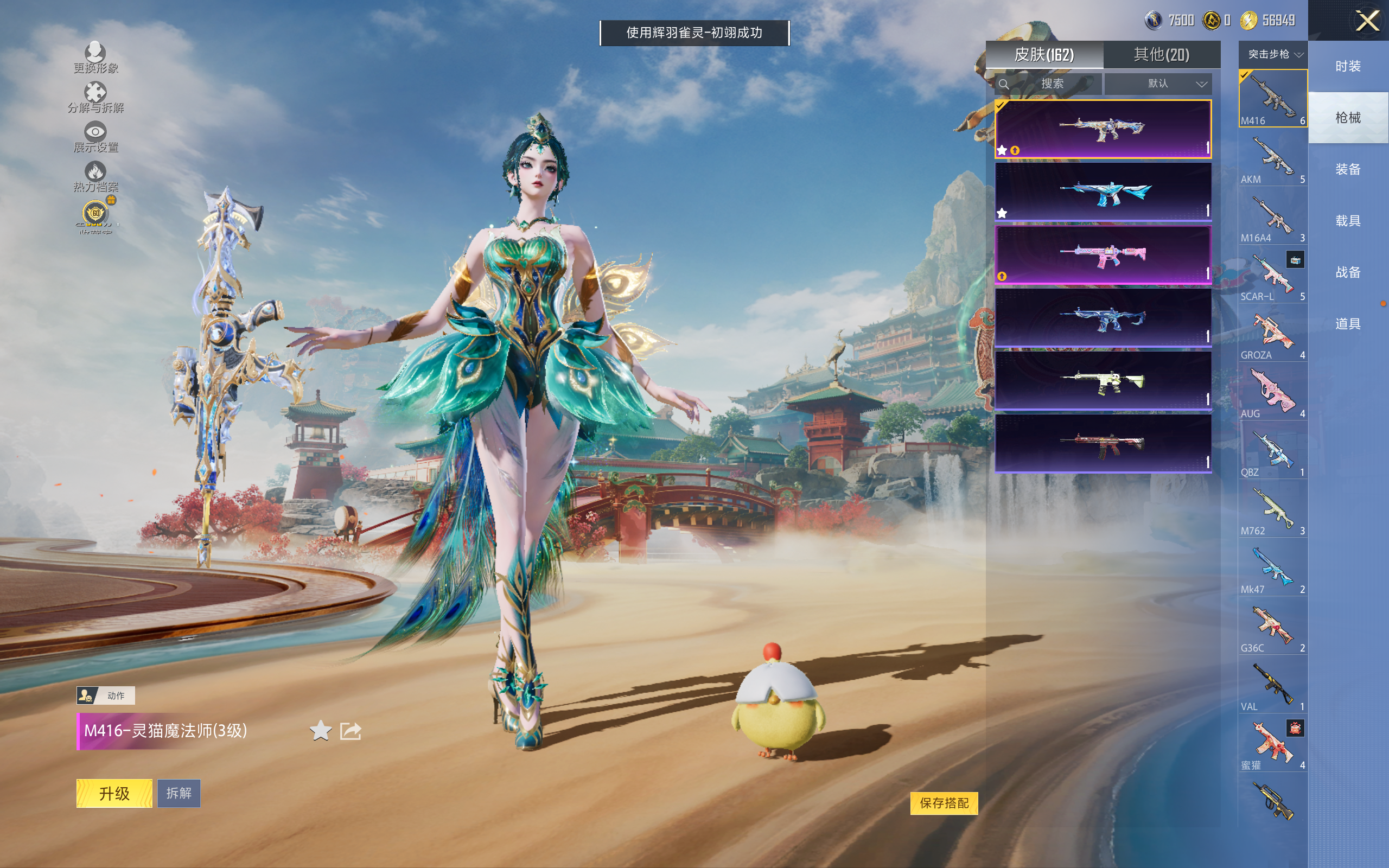Choose the blue winged M416 skin

pyautogui.click(x=1103, y=192)
